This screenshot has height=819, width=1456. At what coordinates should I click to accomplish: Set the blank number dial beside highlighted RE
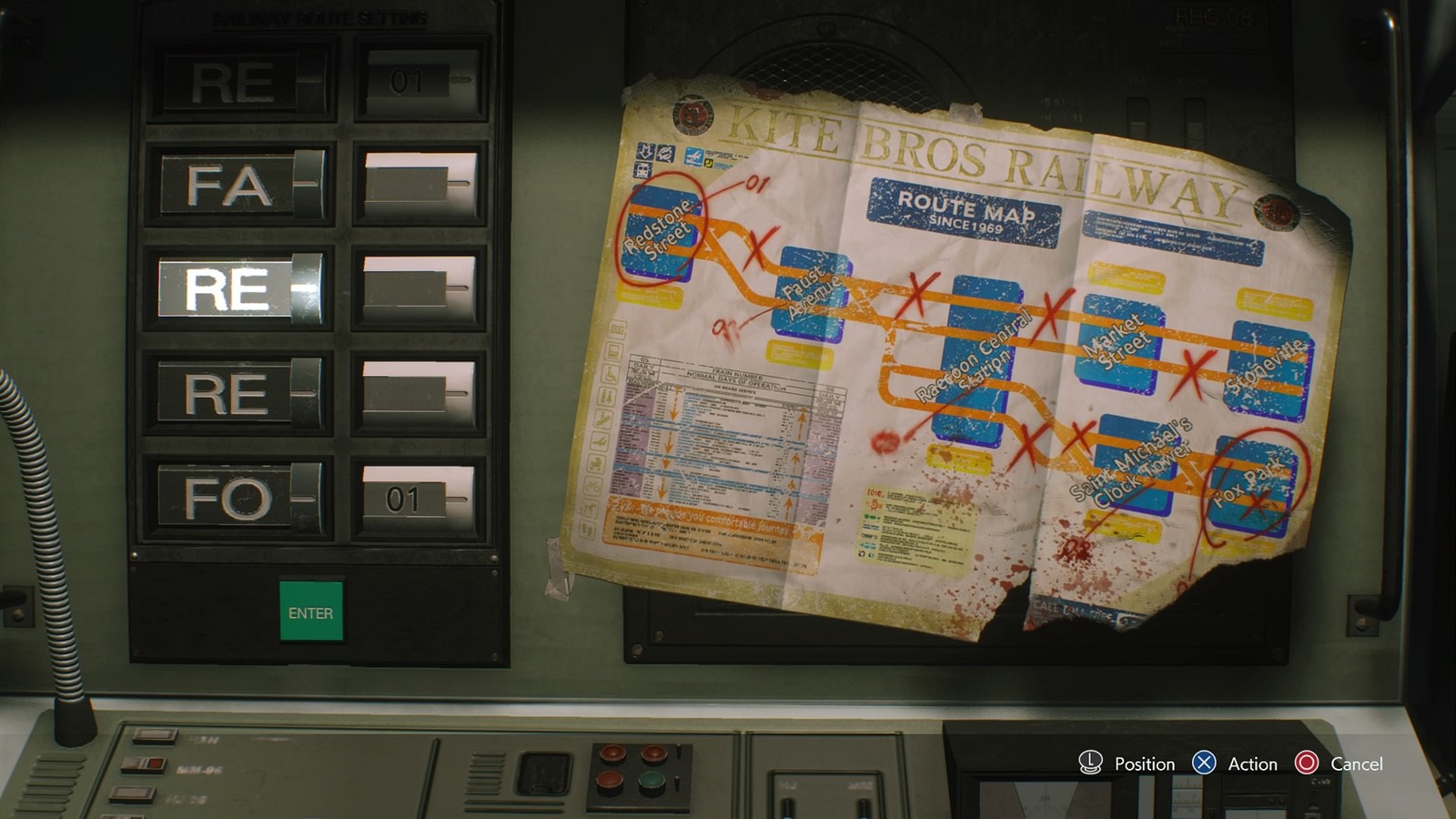[x=419, y=289]
